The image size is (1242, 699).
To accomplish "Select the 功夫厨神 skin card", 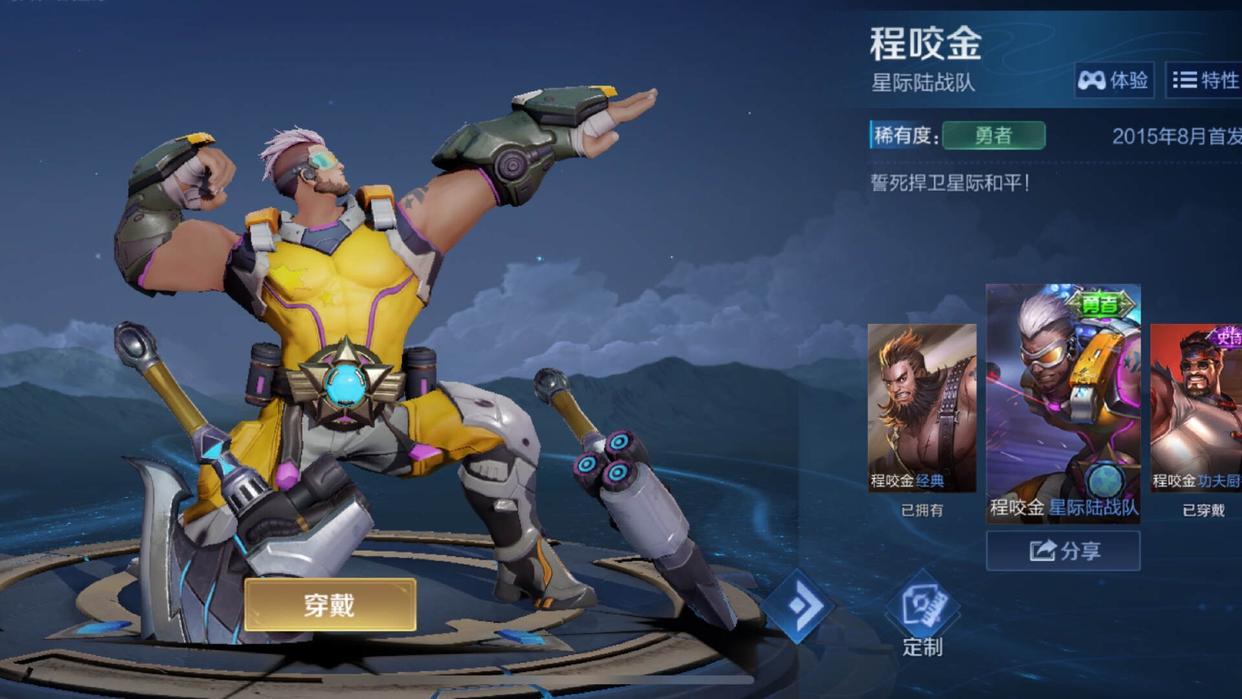I will pyautogui.click(x=1196, y=408).
